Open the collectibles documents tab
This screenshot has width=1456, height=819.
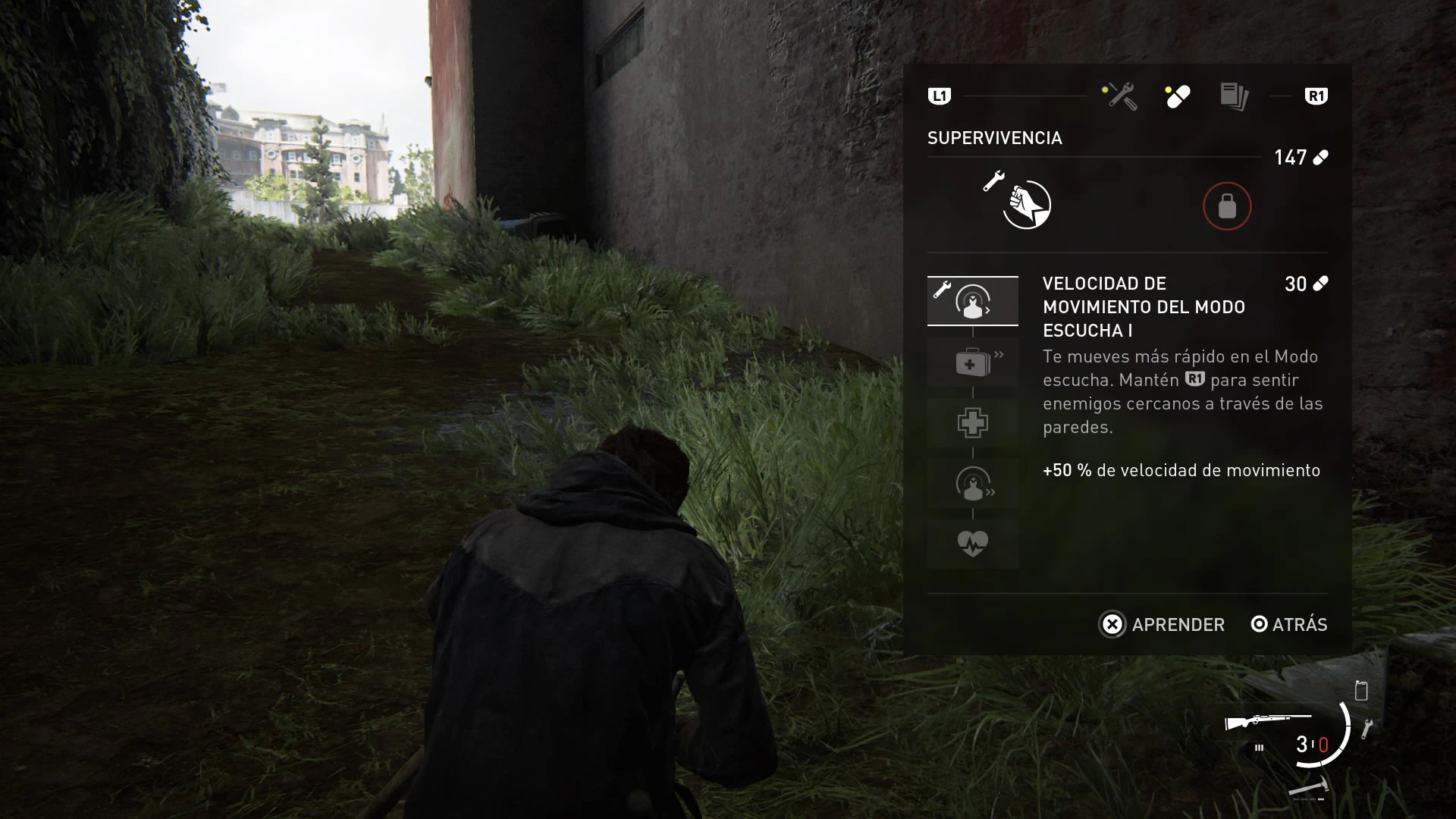[x=1234, y=96]
